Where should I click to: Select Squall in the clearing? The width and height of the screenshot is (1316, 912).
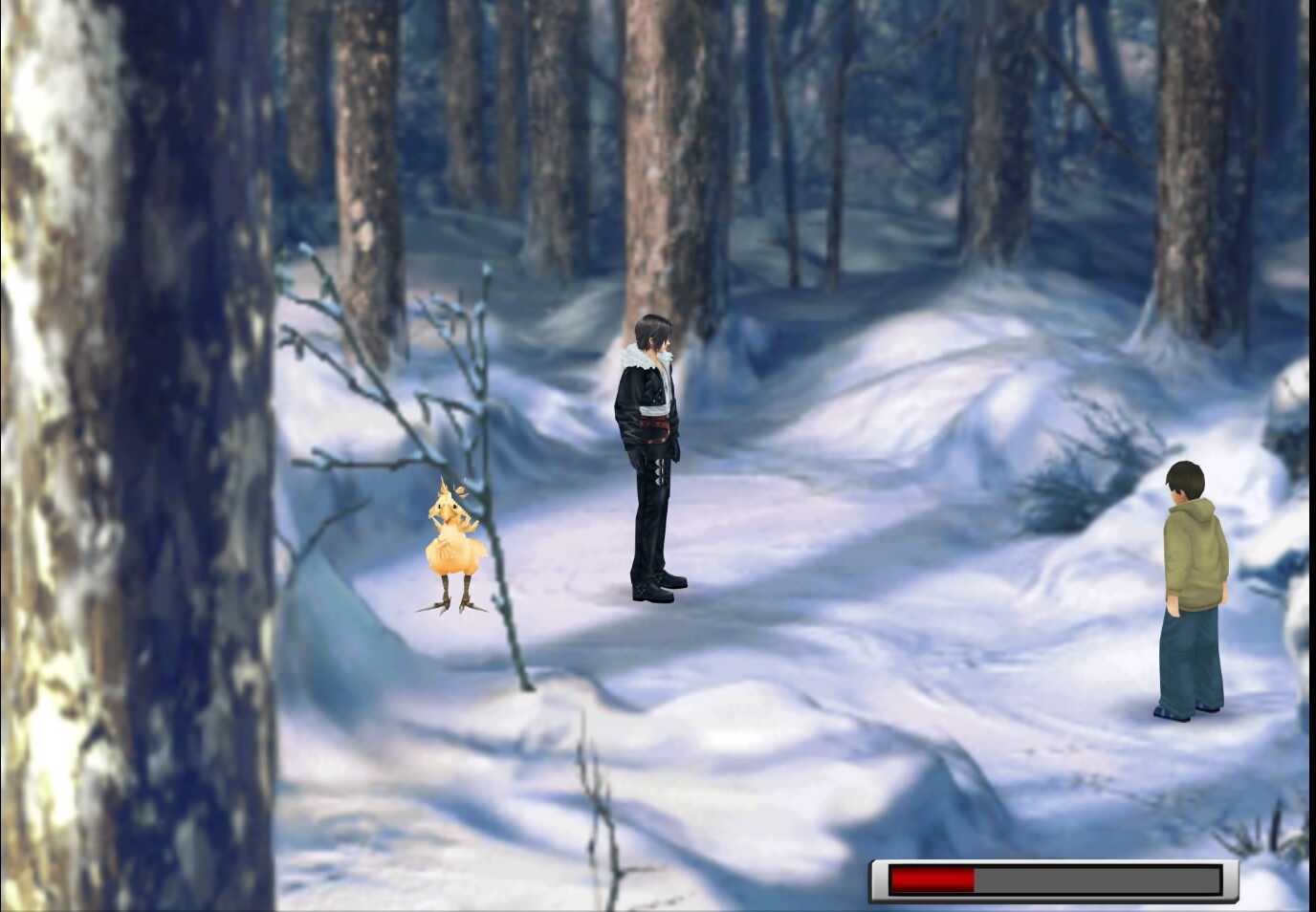(x=652, y=449)
